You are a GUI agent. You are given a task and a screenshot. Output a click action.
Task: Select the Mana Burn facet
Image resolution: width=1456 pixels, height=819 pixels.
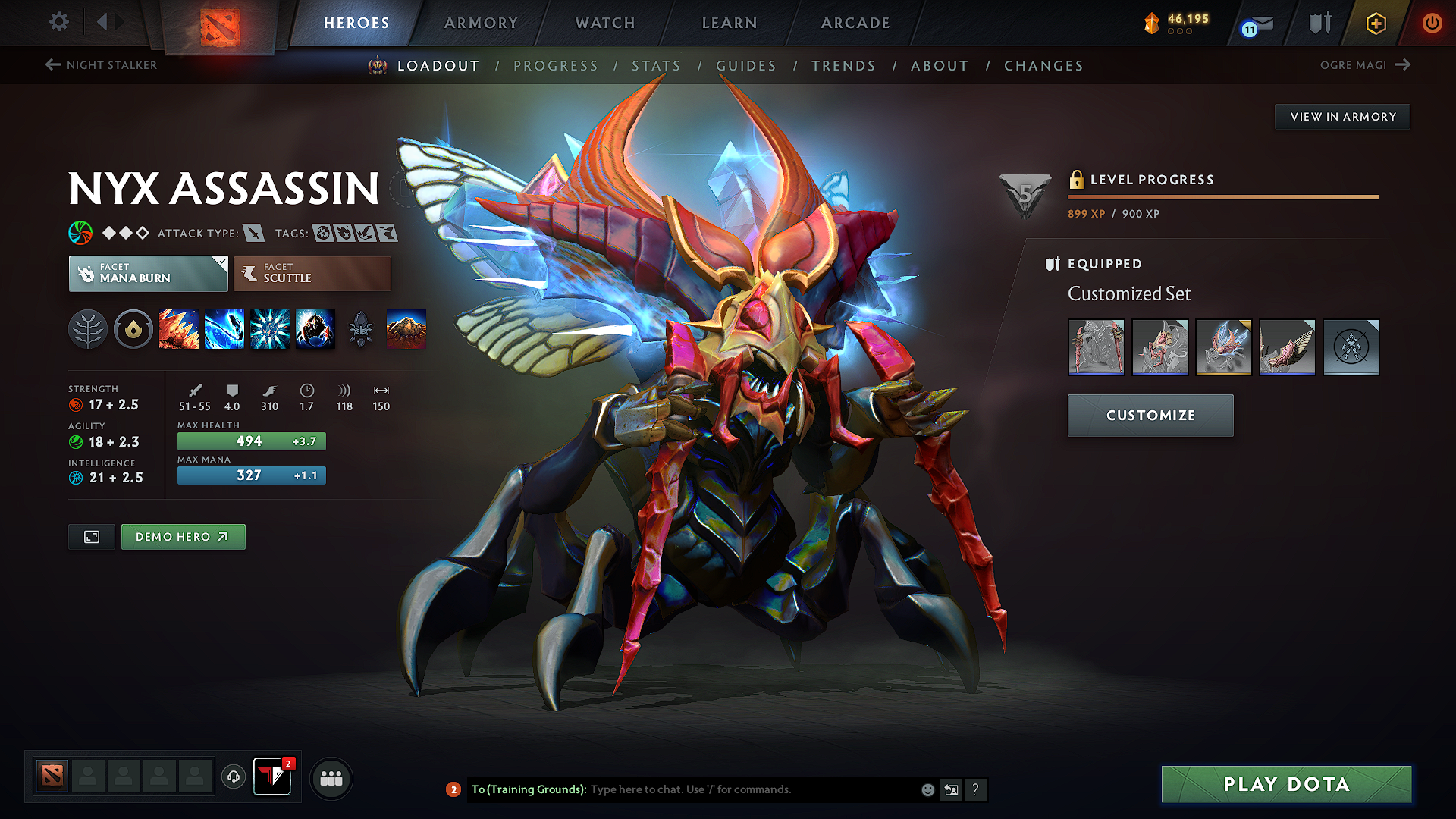click(148, 273)
